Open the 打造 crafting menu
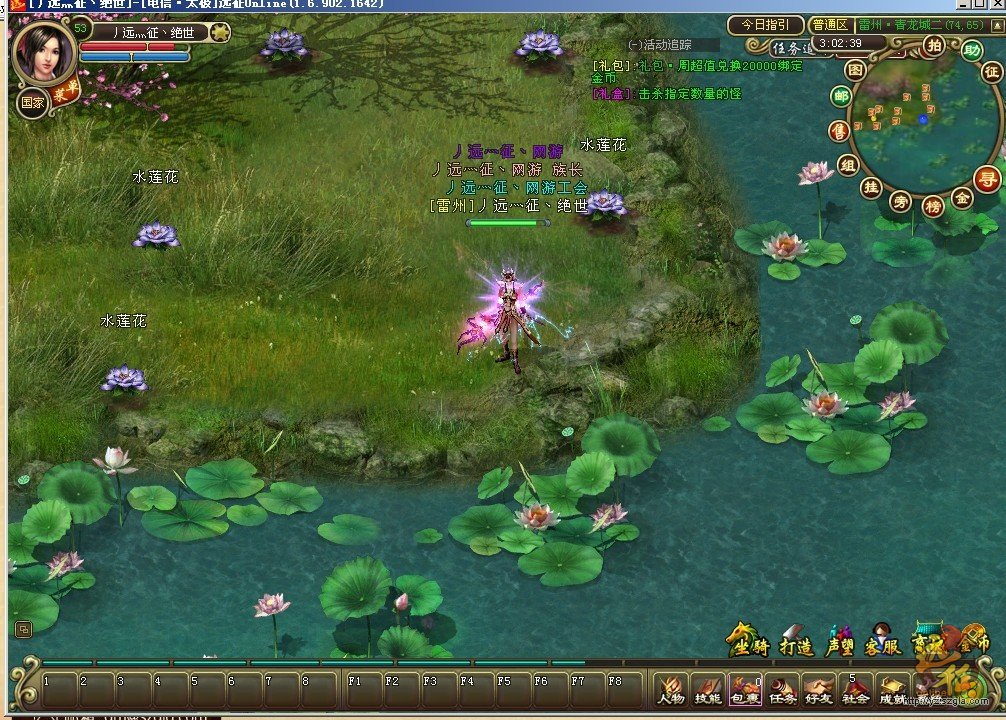This screenshot has width=1006, height=720. tap(796, 644)
